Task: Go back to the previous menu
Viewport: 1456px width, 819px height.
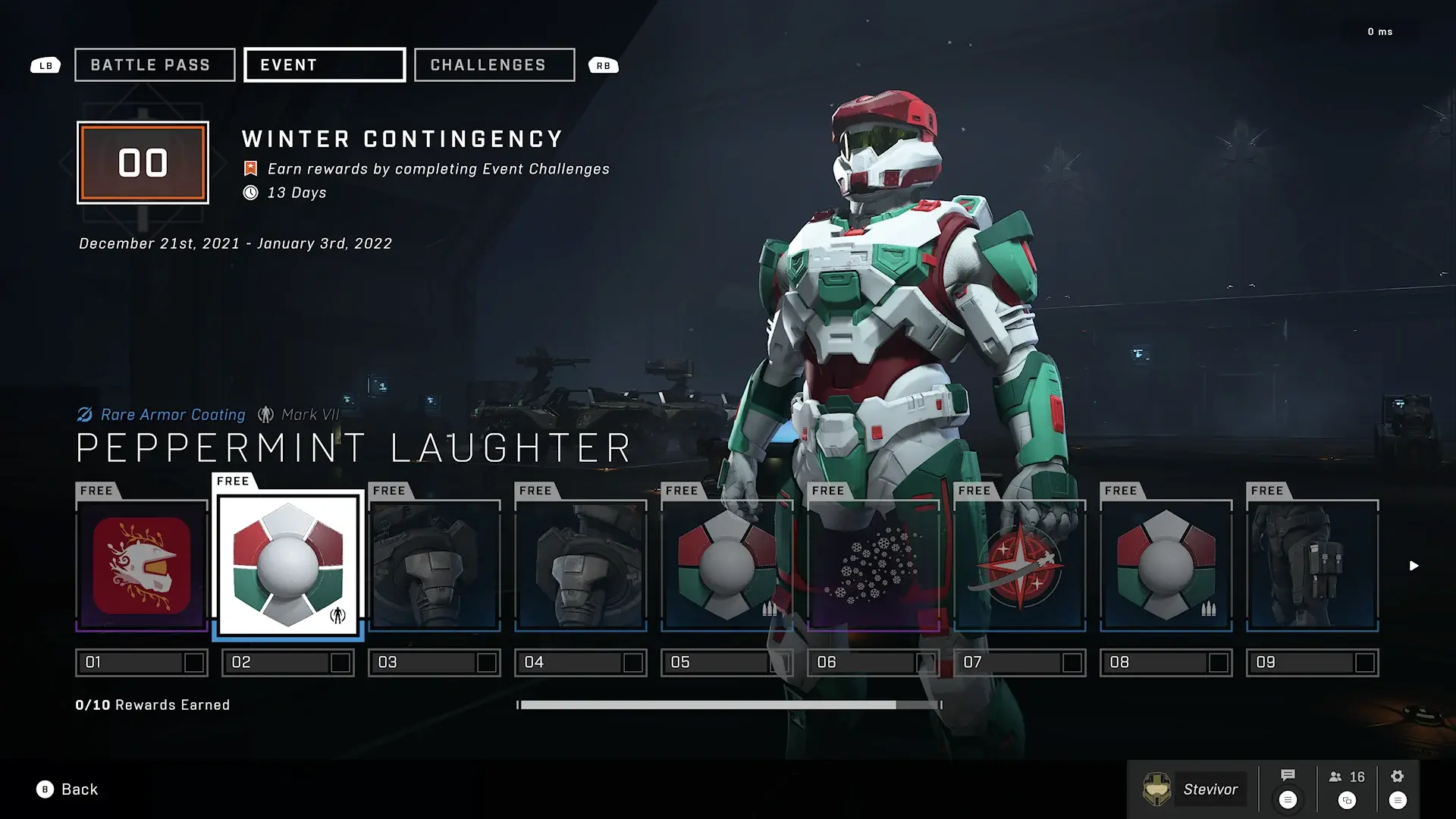Action: [68, 789]
